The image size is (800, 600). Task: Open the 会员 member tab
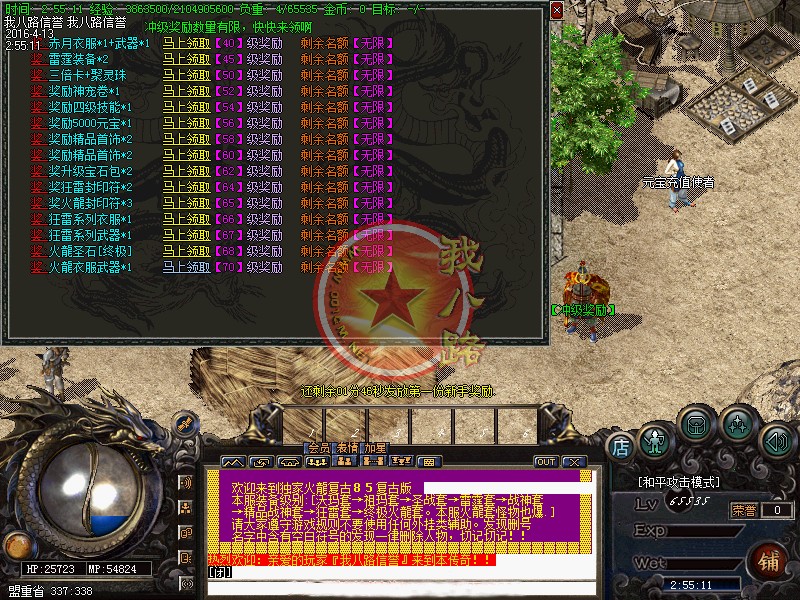pos(318,448)
